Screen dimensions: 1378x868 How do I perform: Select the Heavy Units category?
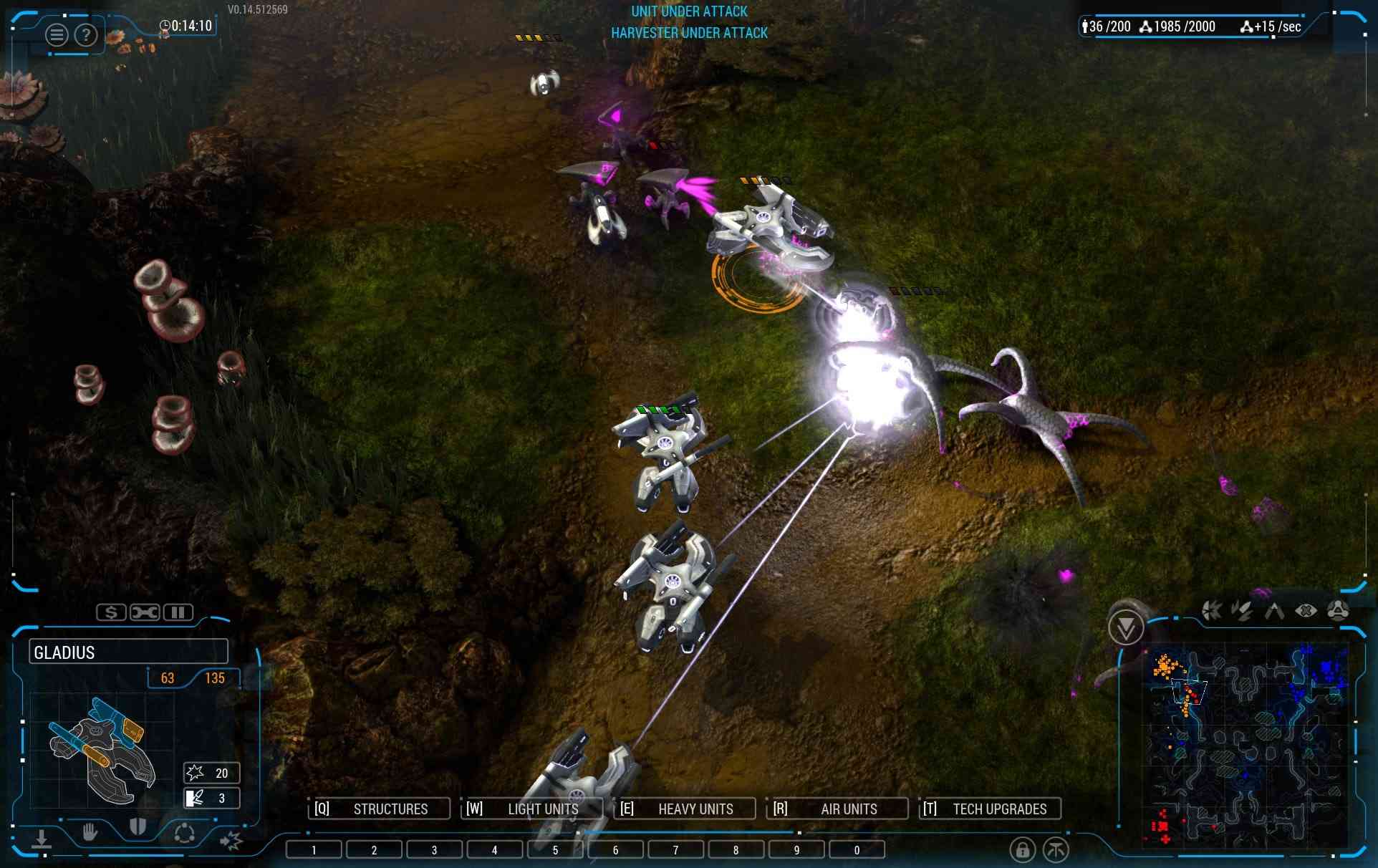tap(685, 809)
